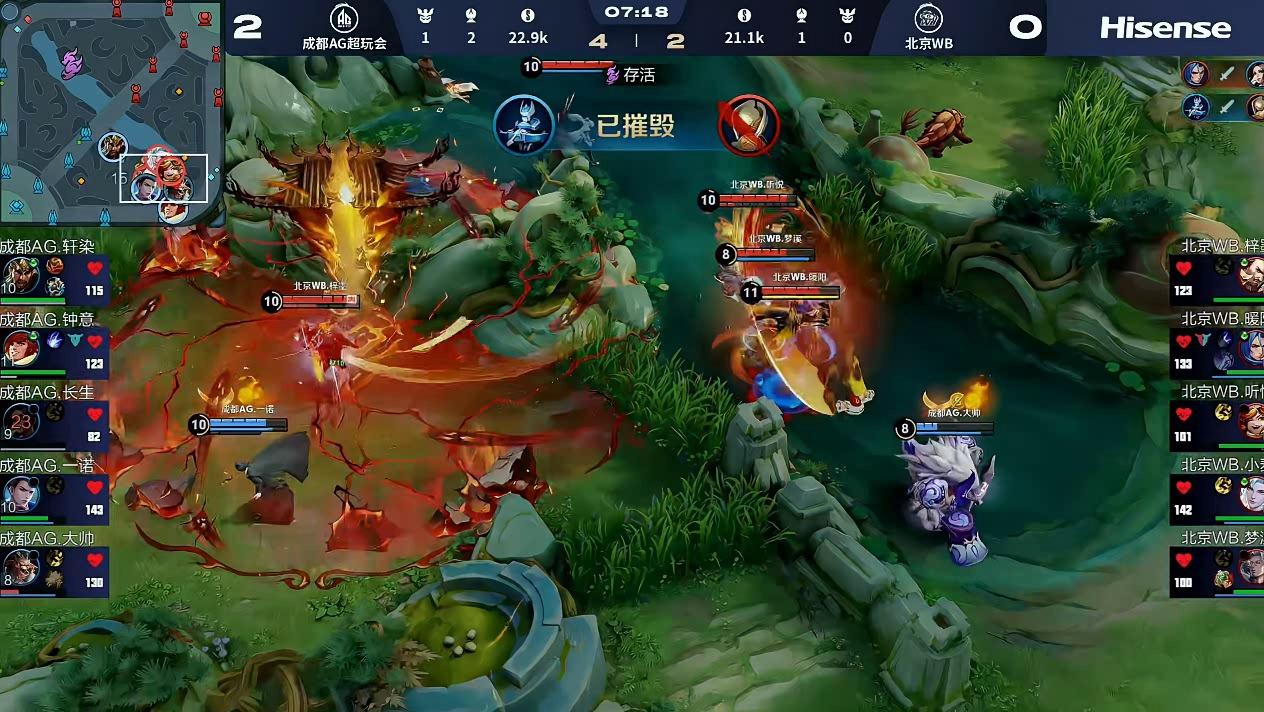Image resolution: width=1264 pixels, height=712 pixels.
Task: Click the 成都AG超玩会 team logo
Action: [x=345, y=19]
